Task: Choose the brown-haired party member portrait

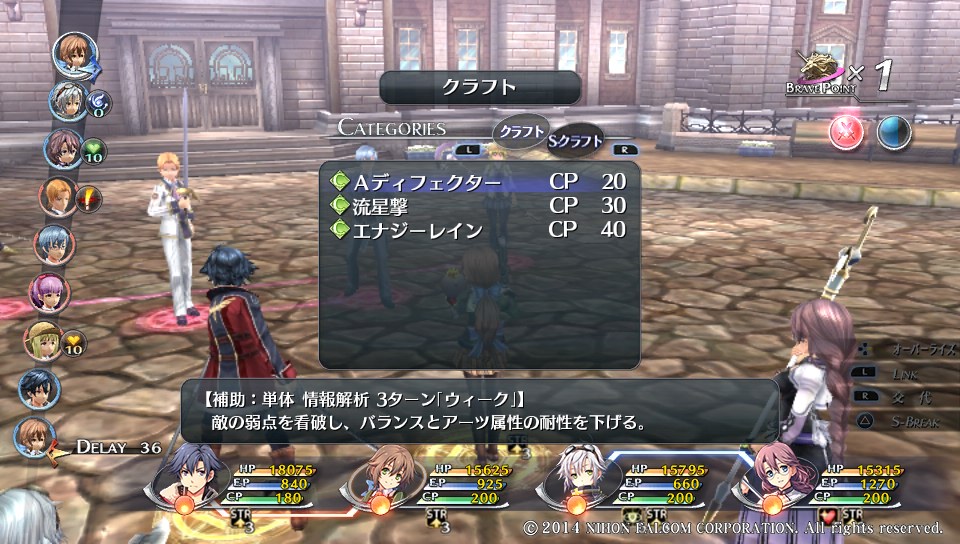Action: click(x=380, y=473)
